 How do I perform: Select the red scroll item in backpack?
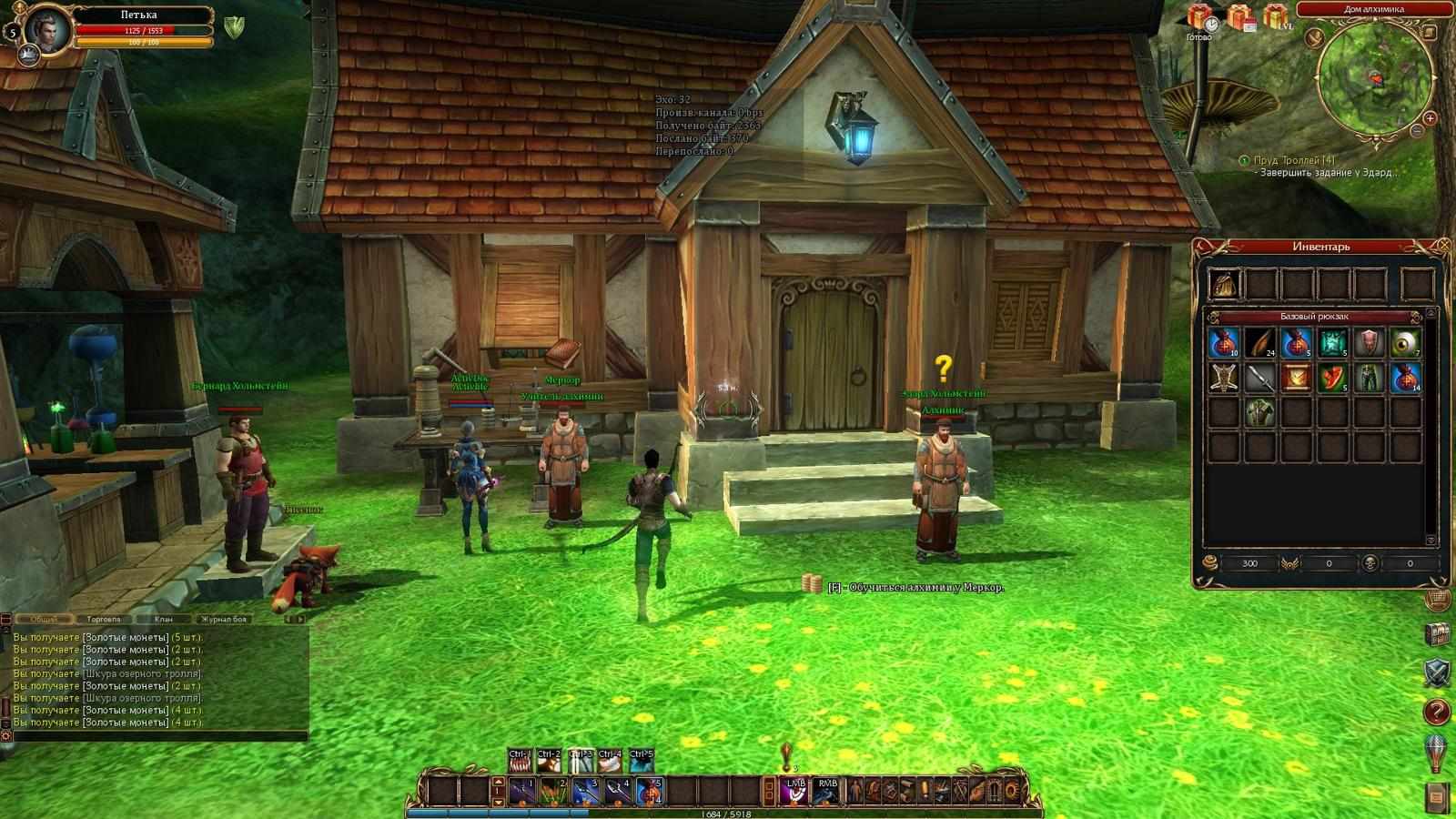1295,377
